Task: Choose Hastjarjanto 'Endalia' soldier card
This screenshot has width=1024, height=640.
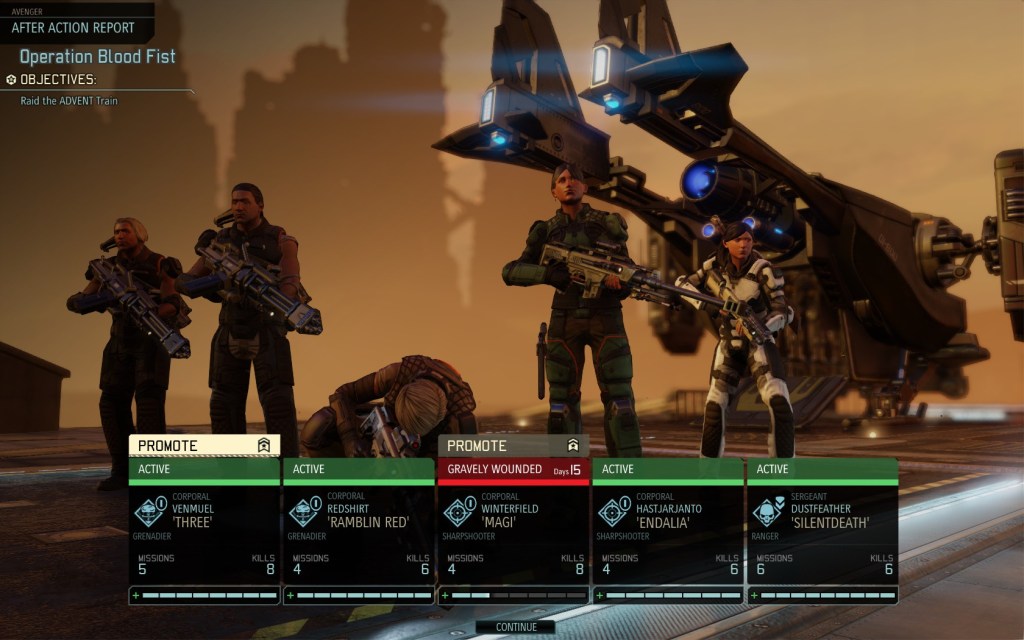Action: click(x=667, y=530)
